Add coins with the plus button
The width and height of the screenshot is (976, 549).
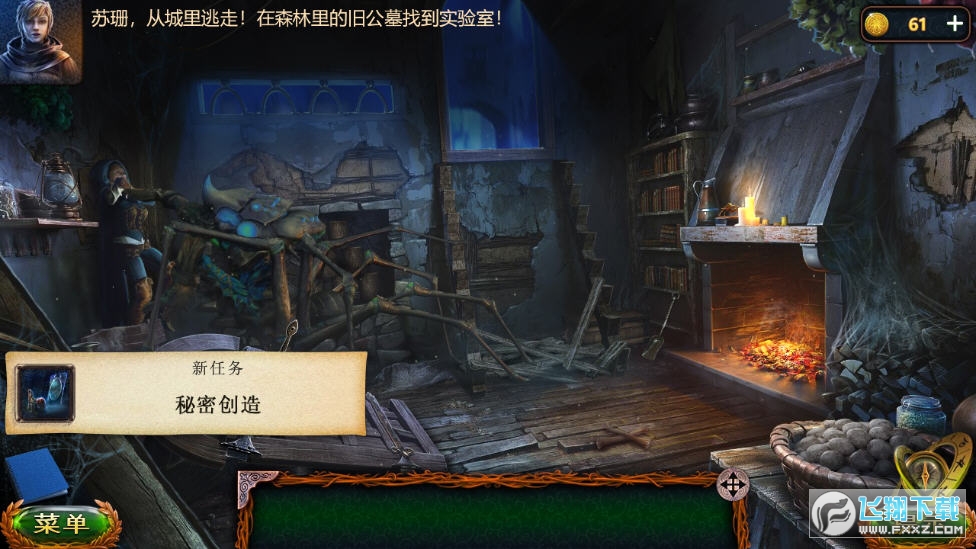954,25
